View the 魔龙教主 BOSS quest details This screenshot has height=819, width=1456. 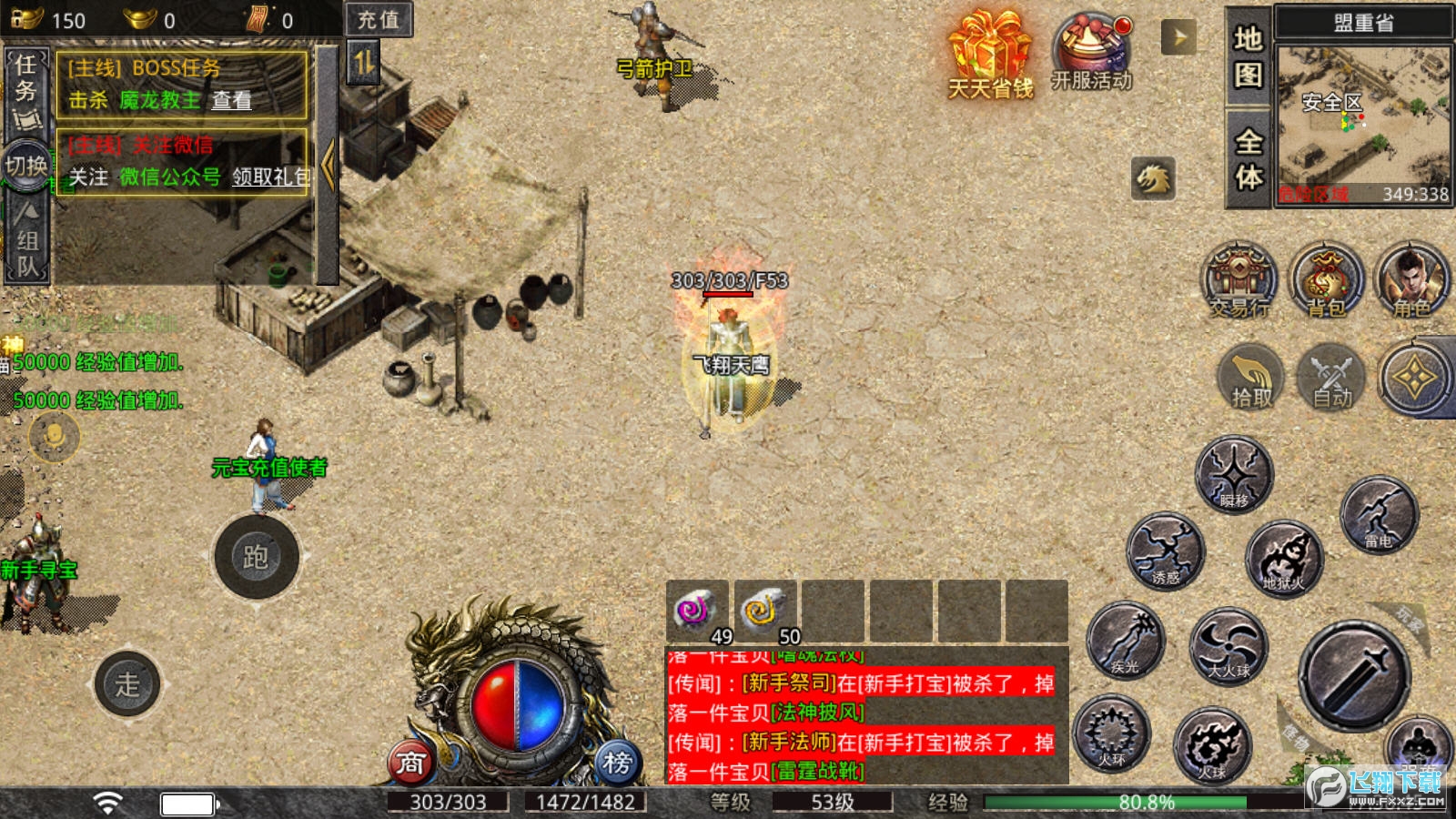(x=232, y=100)
